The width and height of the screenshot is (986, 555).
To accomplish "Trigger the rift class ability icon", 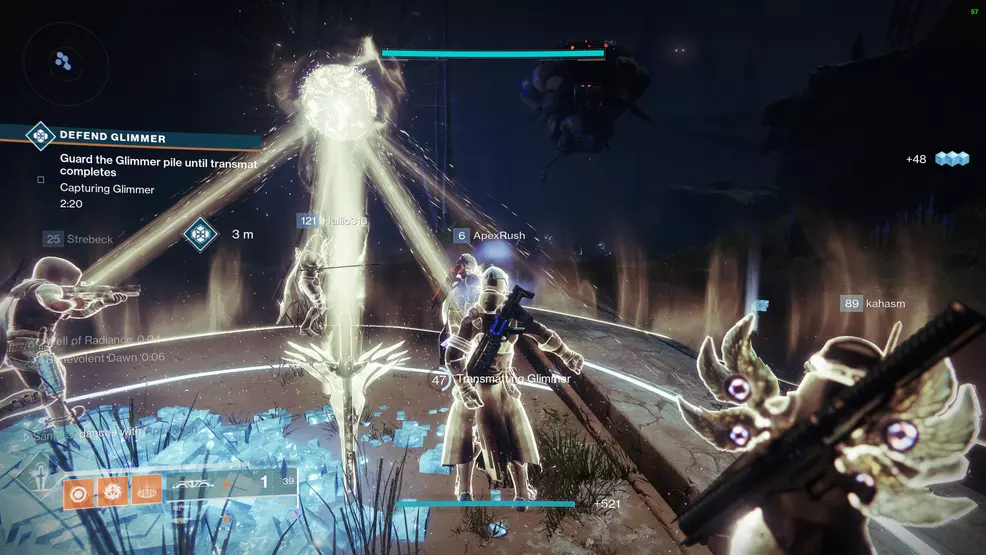I will coord(146,489).
